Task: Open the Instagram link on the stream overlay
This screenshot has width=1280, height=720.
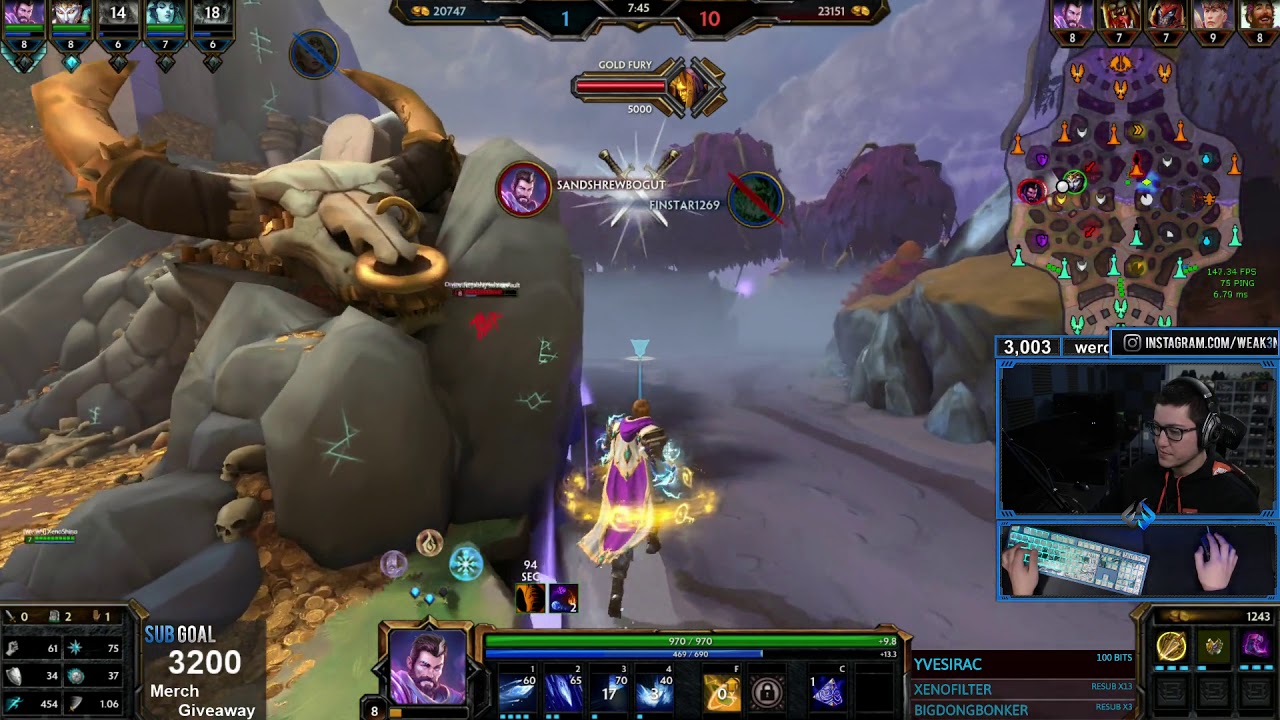Action: [x=1198, y=343]
